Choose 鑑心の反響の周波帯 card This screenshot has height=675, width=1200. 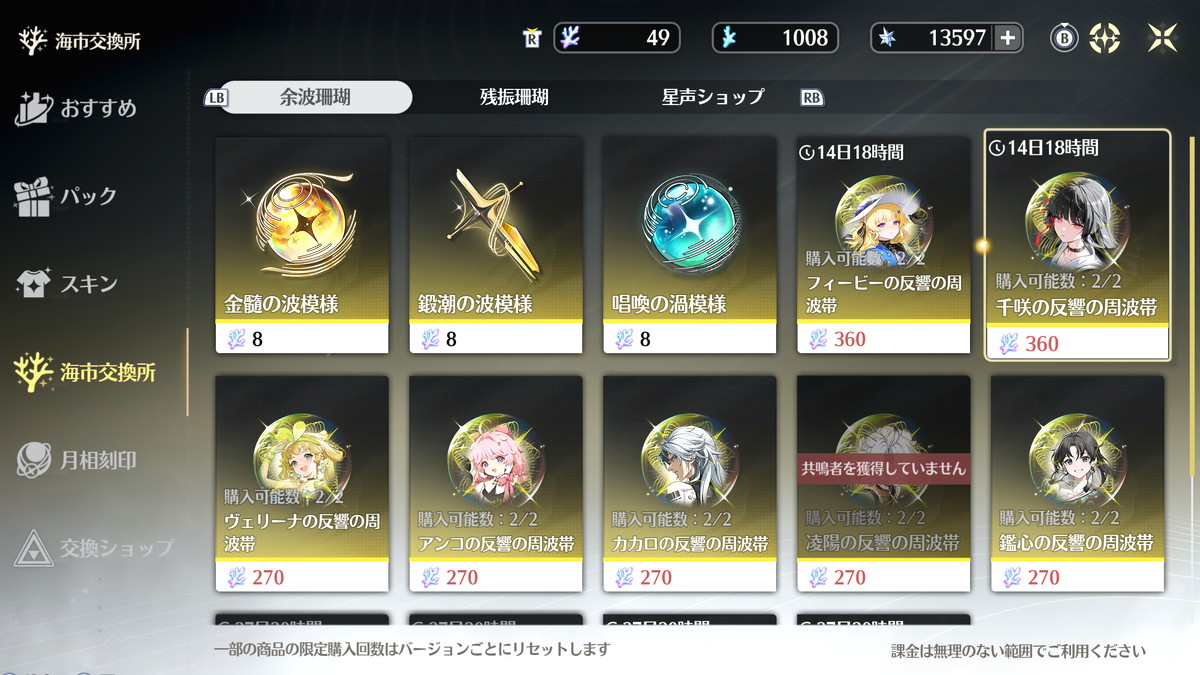[x=1077, y=483]
